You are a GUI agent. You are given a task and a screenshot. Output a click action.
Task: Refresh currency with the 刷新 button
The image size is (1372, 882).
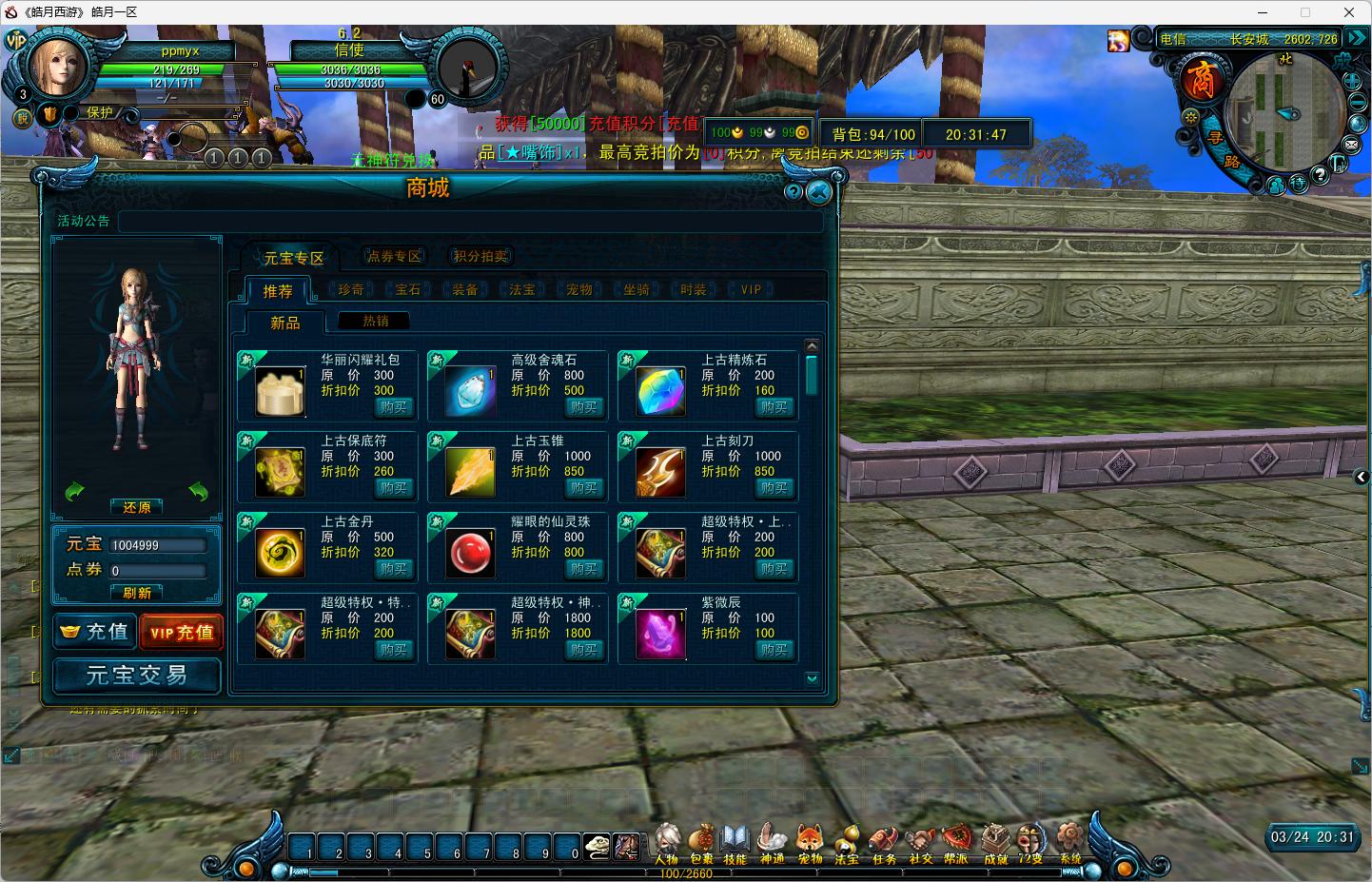(x=137, y=593)
